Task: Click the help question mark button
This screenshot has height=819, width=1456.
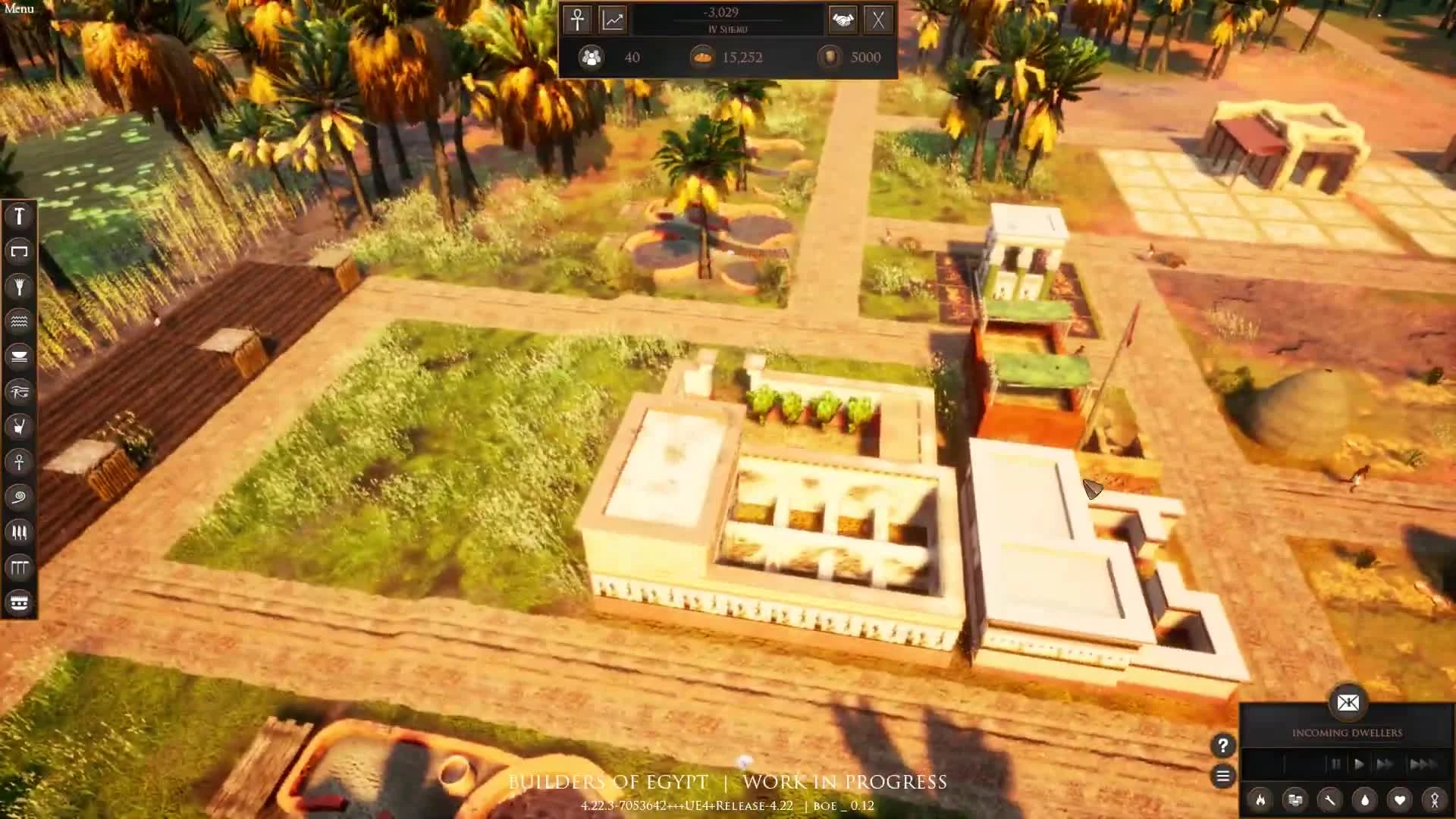Action: pos(1223,746)
